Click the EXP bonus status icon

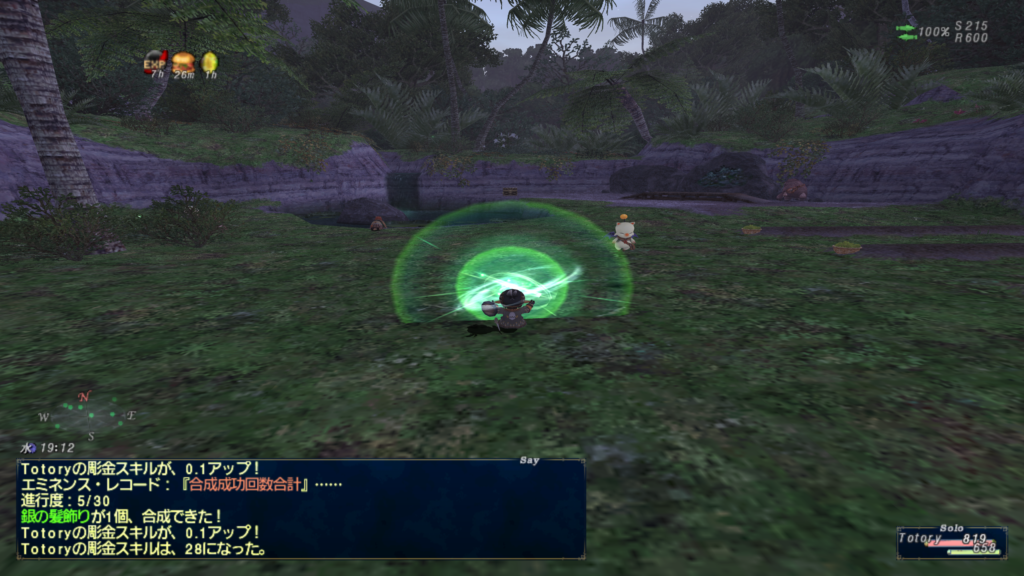click(x=155, y=62)
